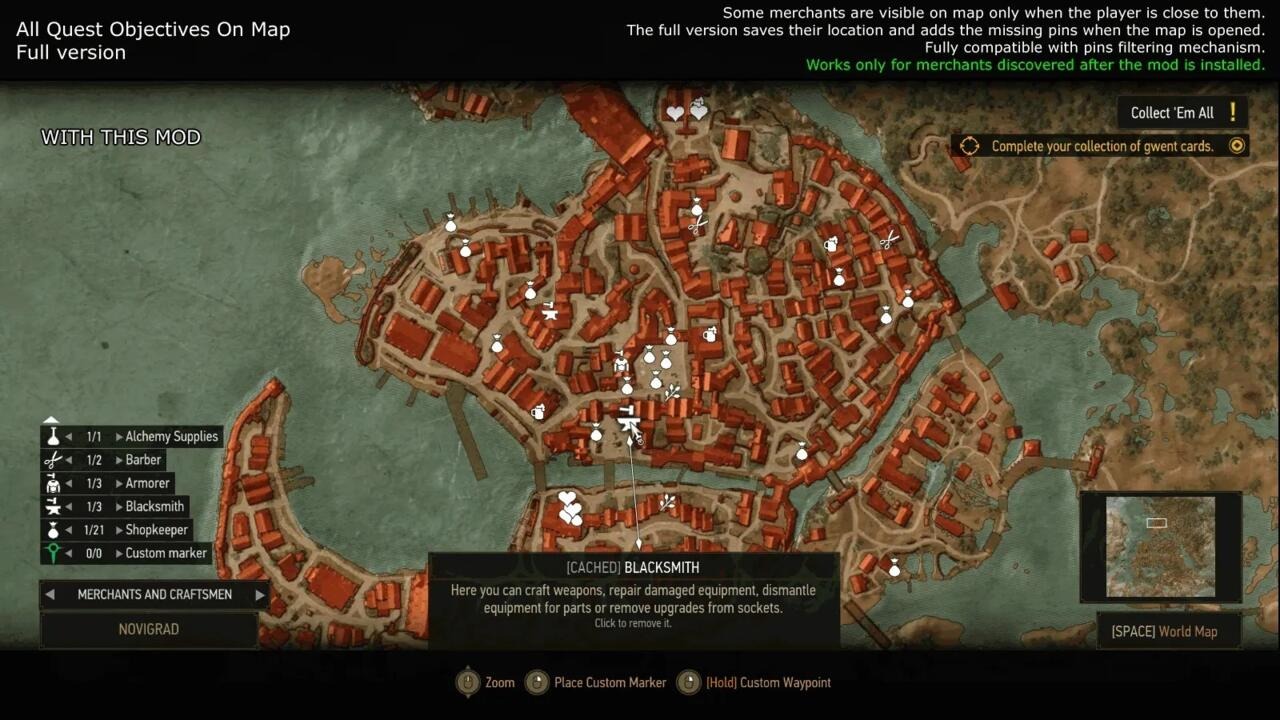
Task: Collapse the legend using the up arrow
Action: [51, 418]
